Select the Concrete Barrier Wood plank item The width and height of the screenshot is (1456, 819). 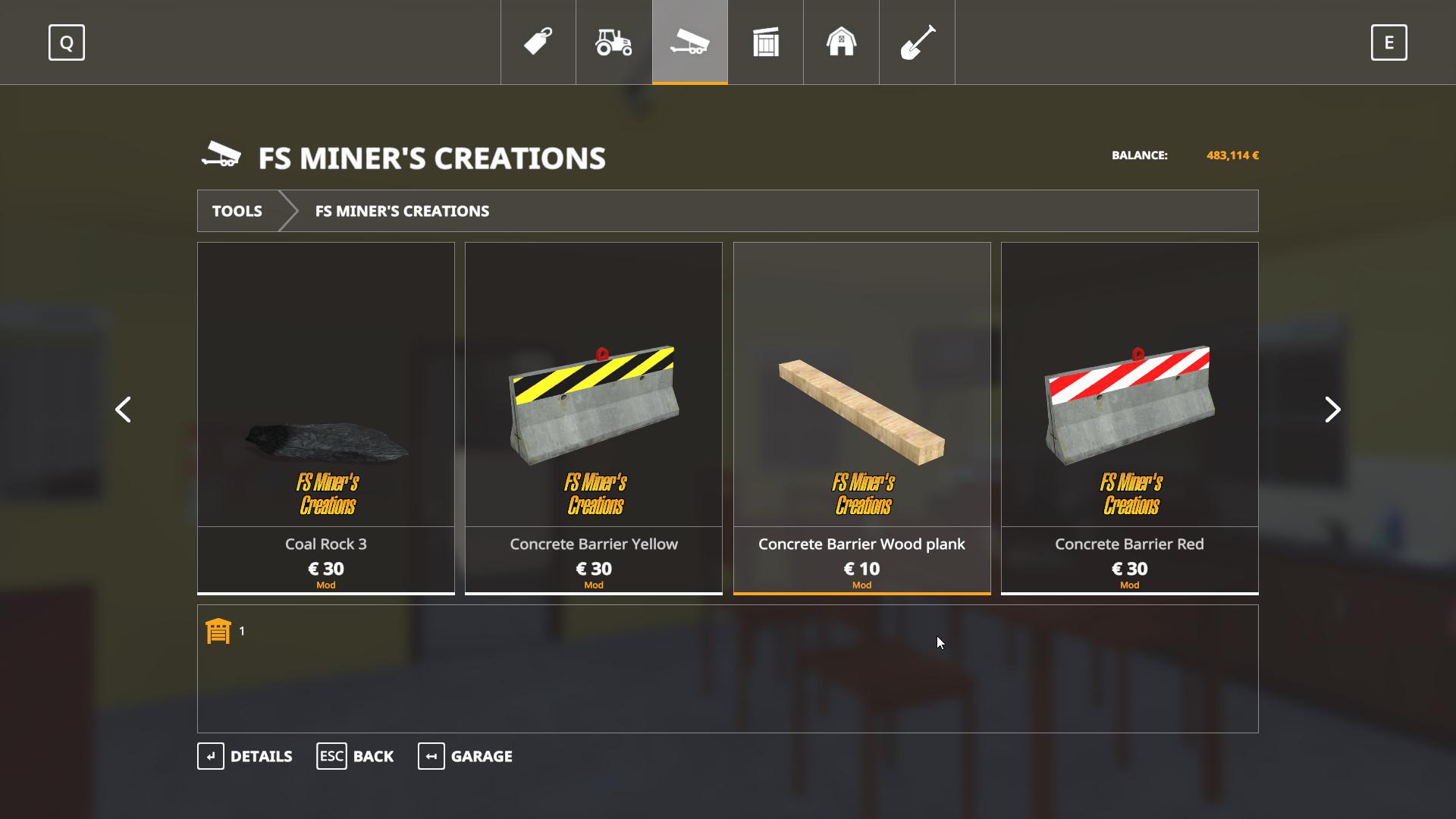click(861, 418)
